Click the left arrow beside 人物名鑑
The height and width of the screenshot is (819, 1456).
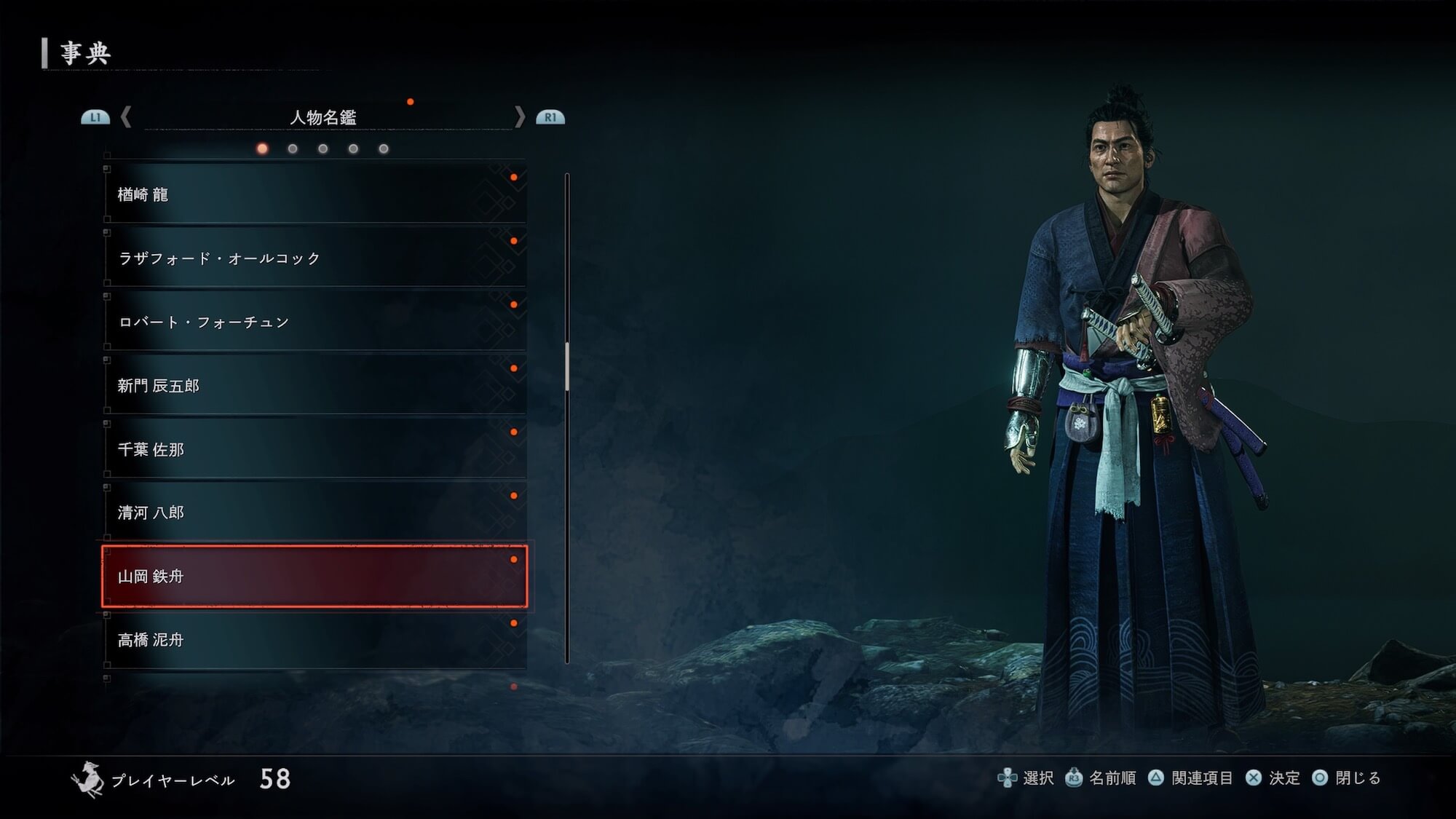[126, 116]
